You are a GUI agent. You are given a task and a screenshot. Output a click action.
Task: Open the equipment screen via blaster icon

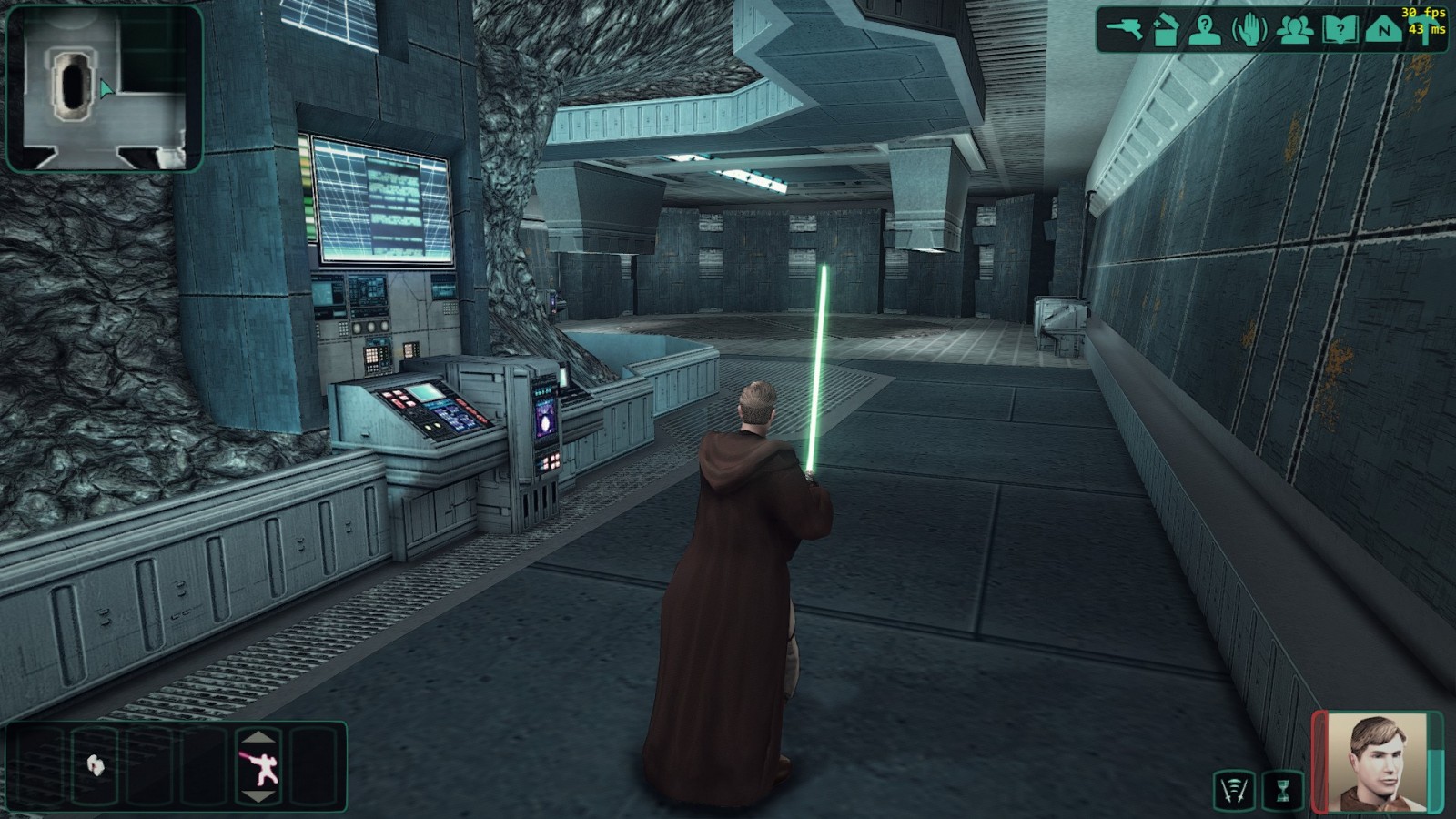tap(1124, 29)
